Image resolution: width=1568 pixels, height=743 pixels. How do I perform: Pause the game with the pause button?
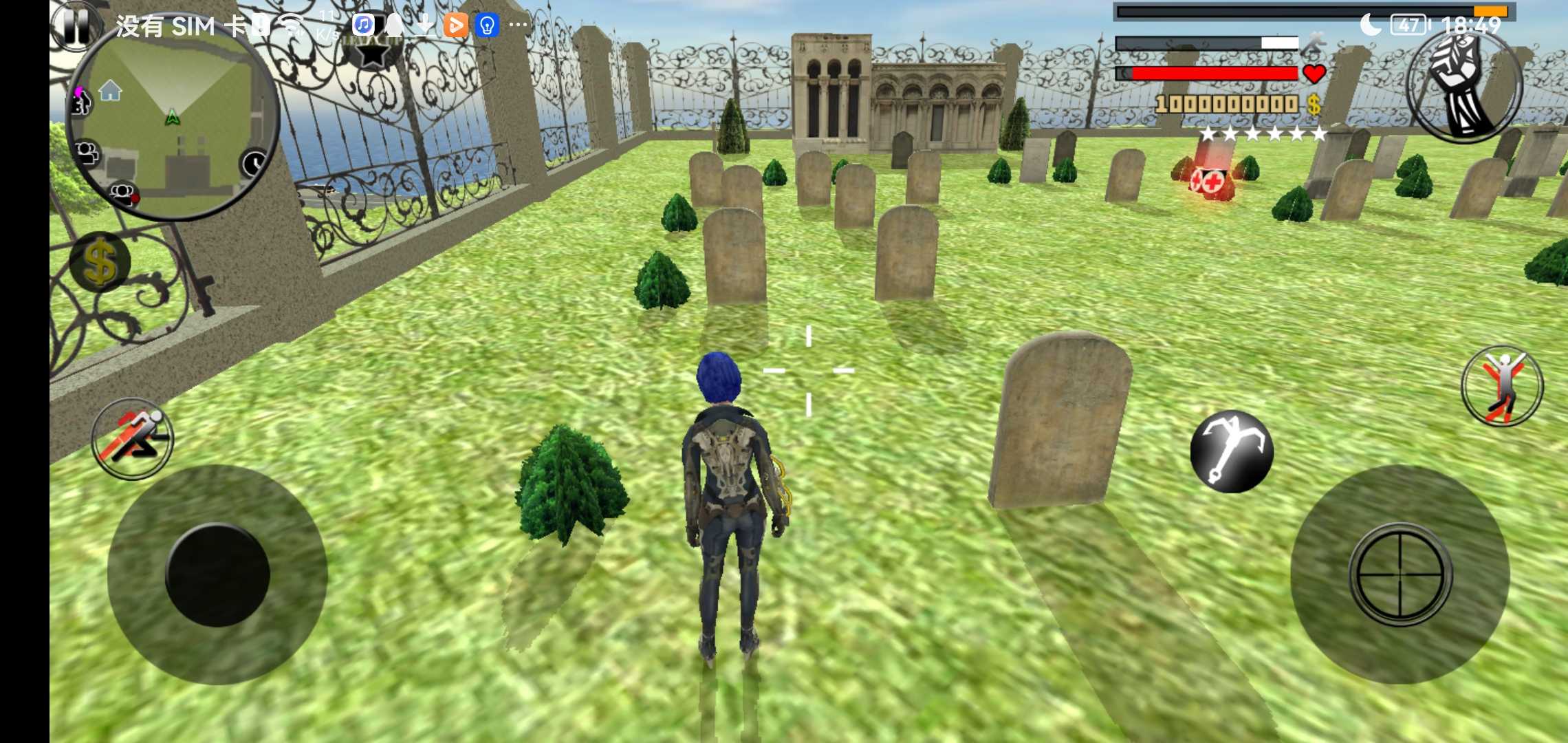[x=75, y=28]
